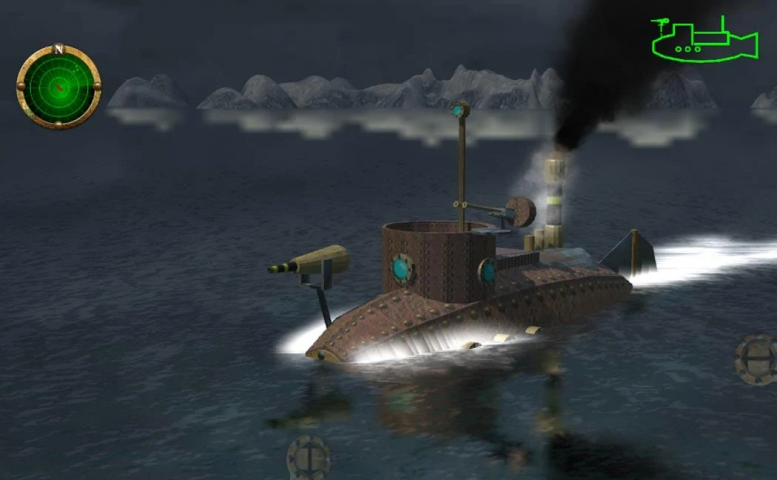Tap the porthole control with vertical bar
This screenshot has width=777, height=480.
(308, 458)
